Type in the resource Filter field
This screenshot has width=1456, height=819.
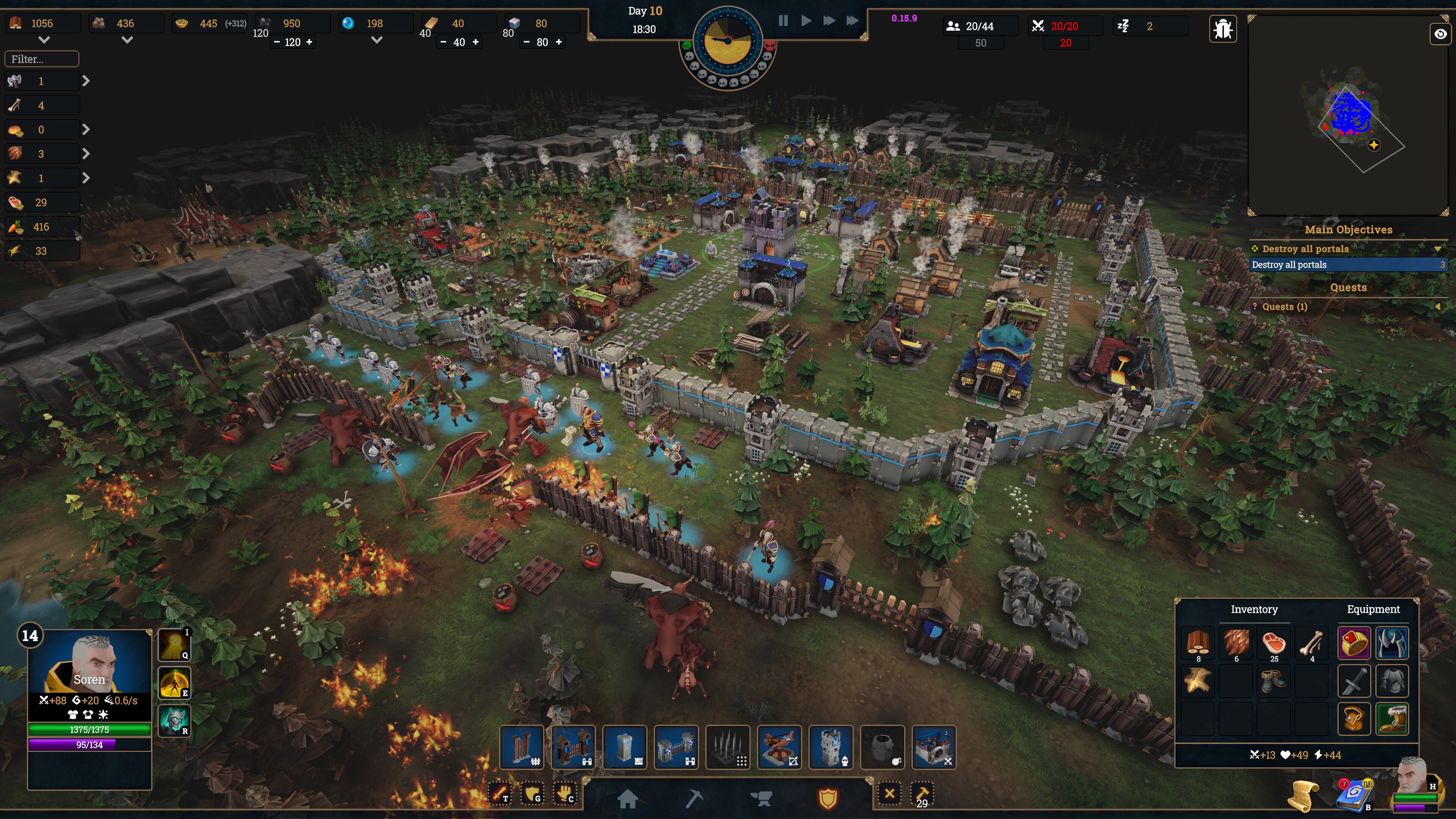click(42, 59)
